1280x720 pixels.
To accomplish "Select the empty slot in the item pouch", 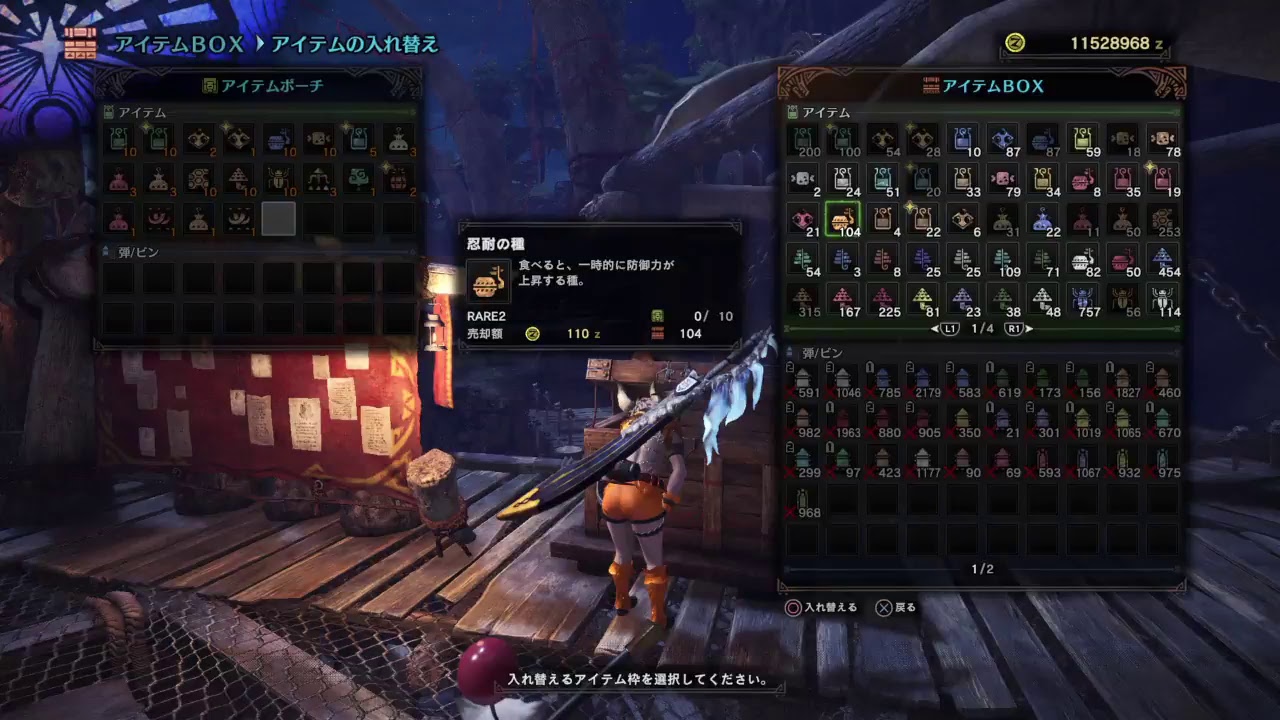I will click(279, 217).
